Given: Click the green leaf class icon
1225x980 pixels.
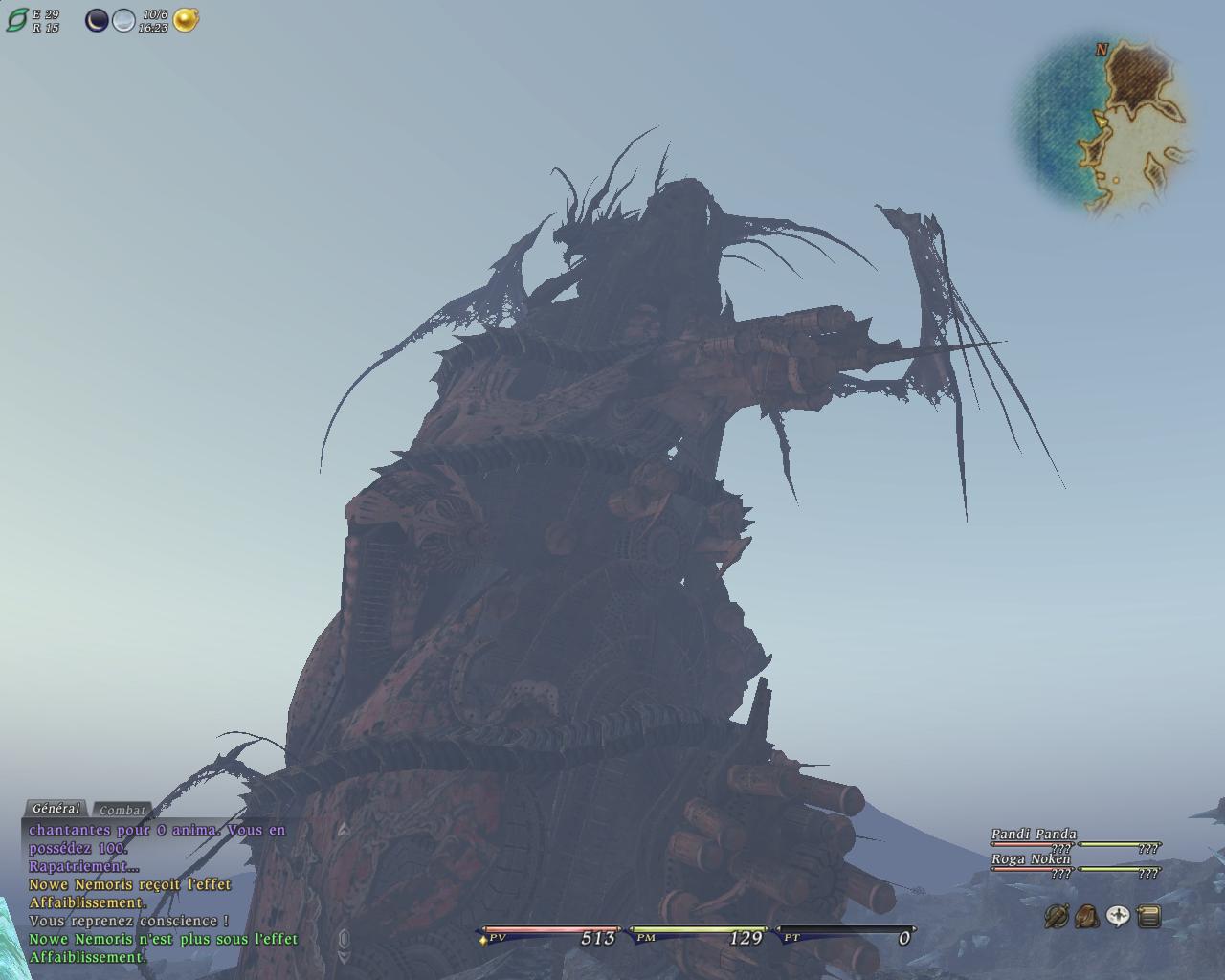Looking at the screenshot, I should (x=17, y=20).
